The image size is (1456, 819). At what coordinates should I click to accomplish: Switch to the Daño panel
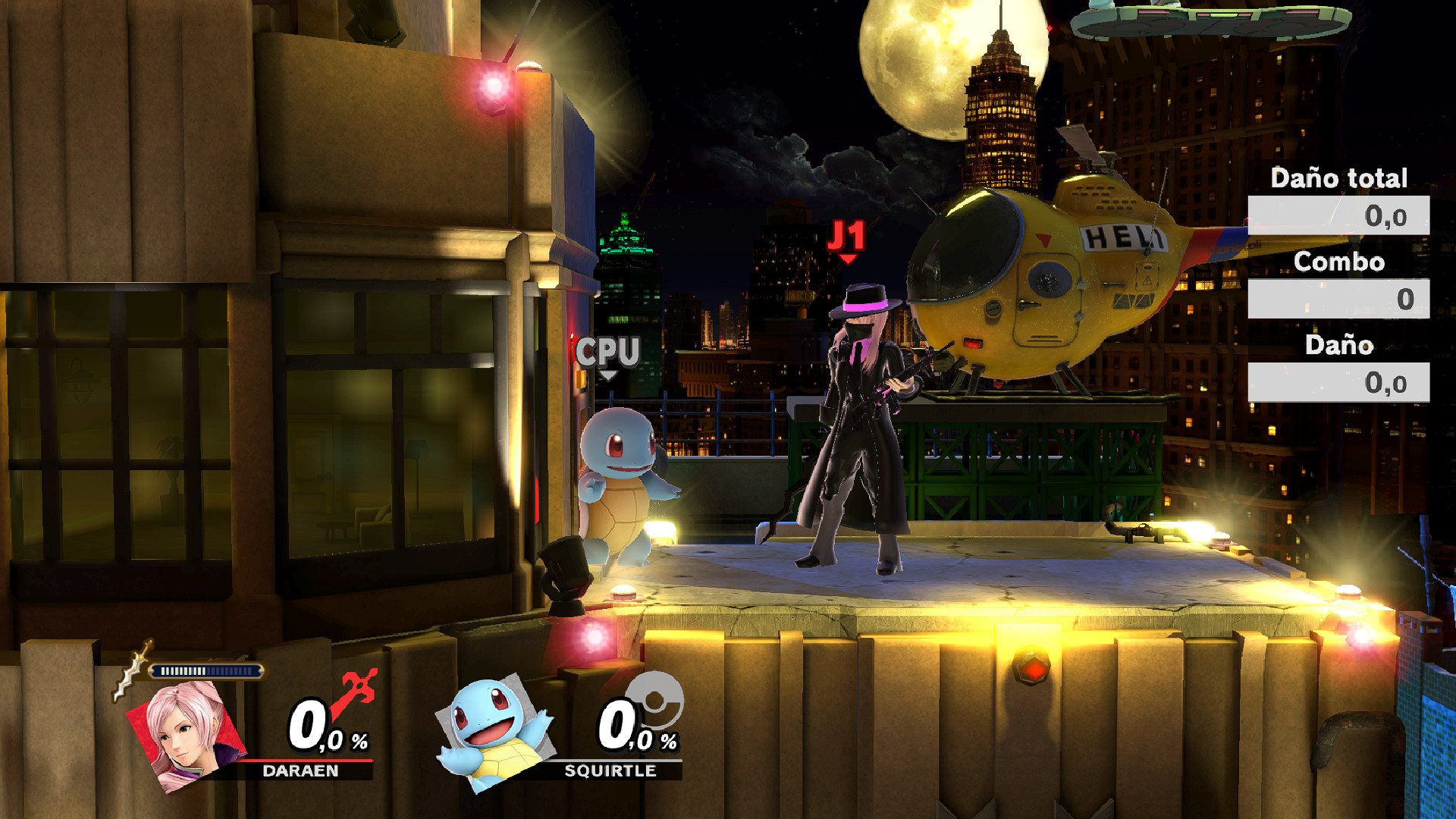point(1338,347)
